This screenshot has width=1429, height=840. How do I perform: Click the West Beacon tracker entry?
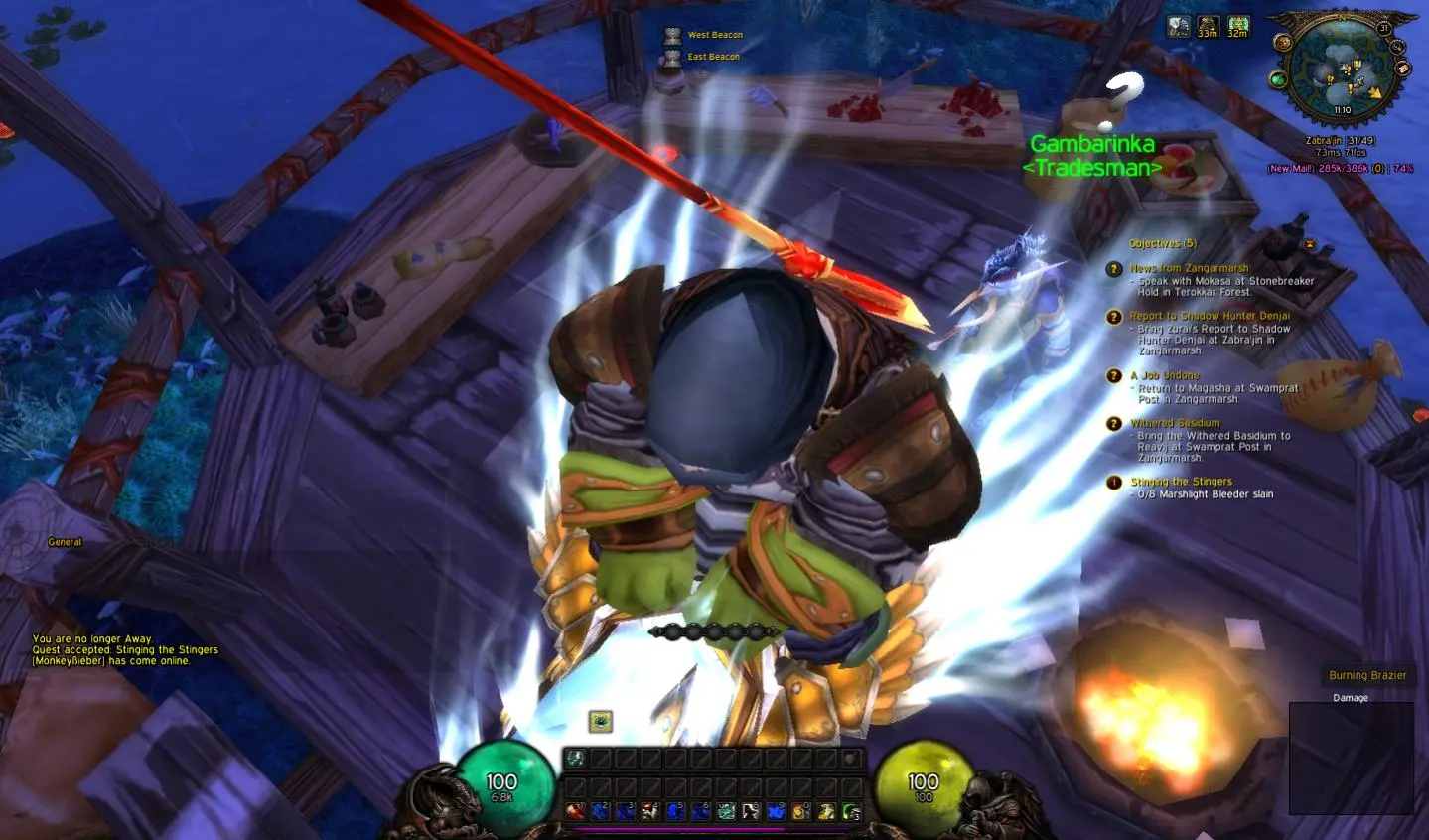(714, 35)
